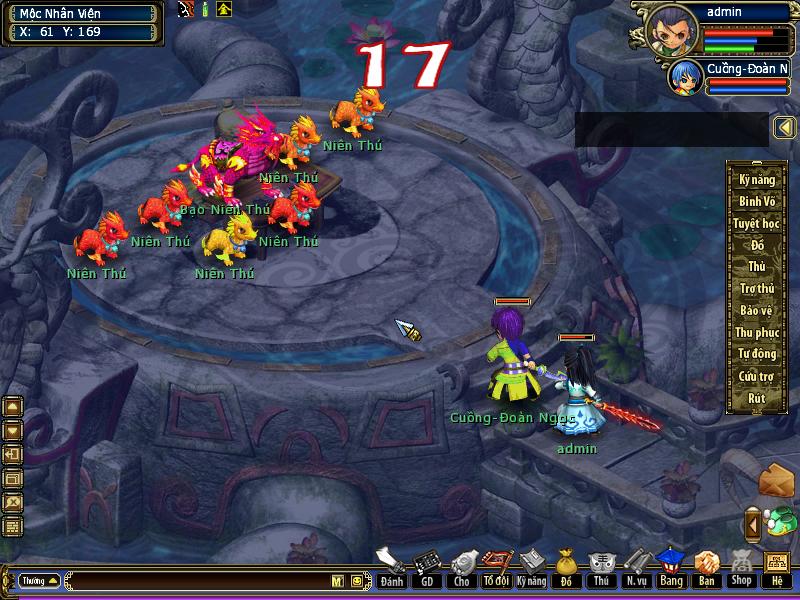Viewport: 800px width, 600px height.
Task: Open the Đồ item bag
Action: pyautogui.click(x=565, y=568)
